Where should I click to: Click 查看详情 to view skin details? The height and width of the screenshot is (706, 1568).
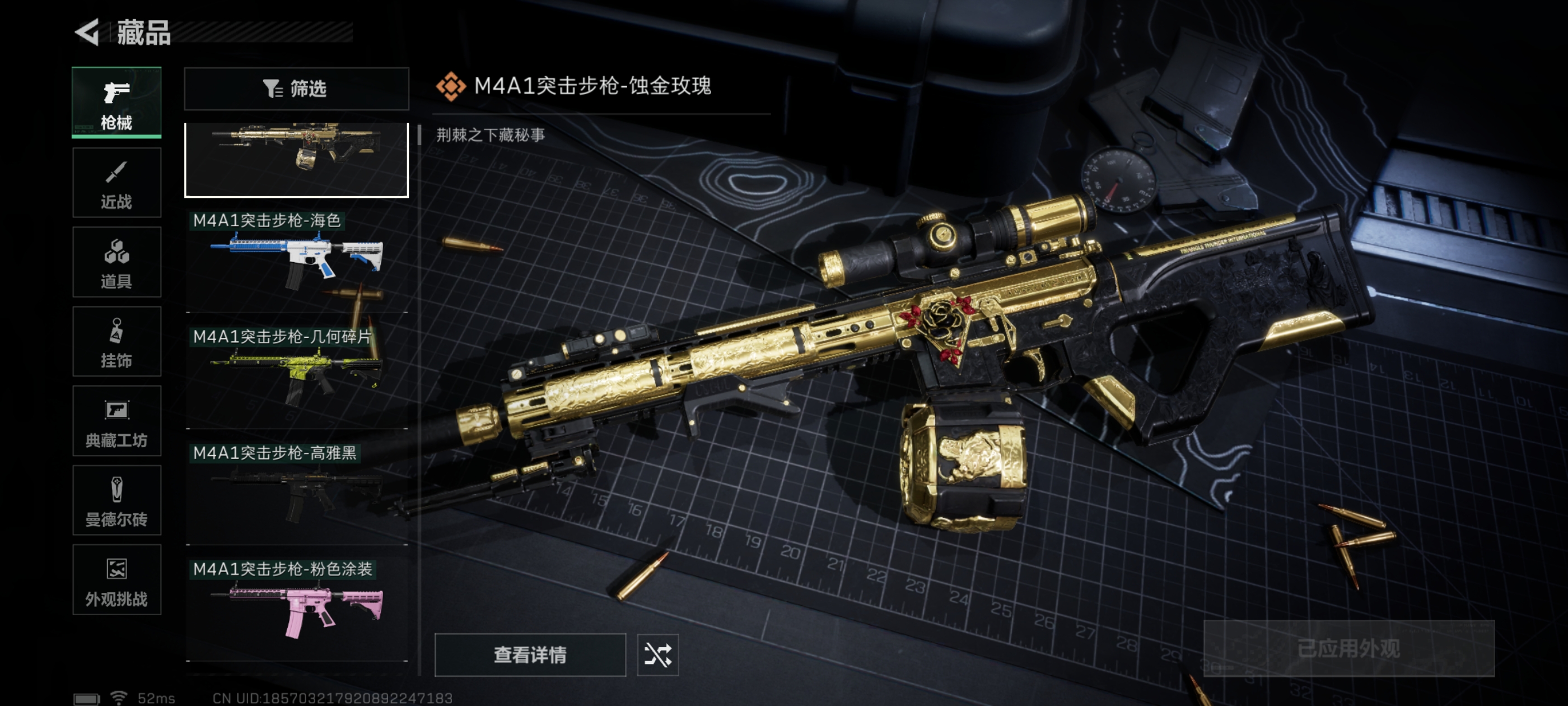[x=530, y=655]
